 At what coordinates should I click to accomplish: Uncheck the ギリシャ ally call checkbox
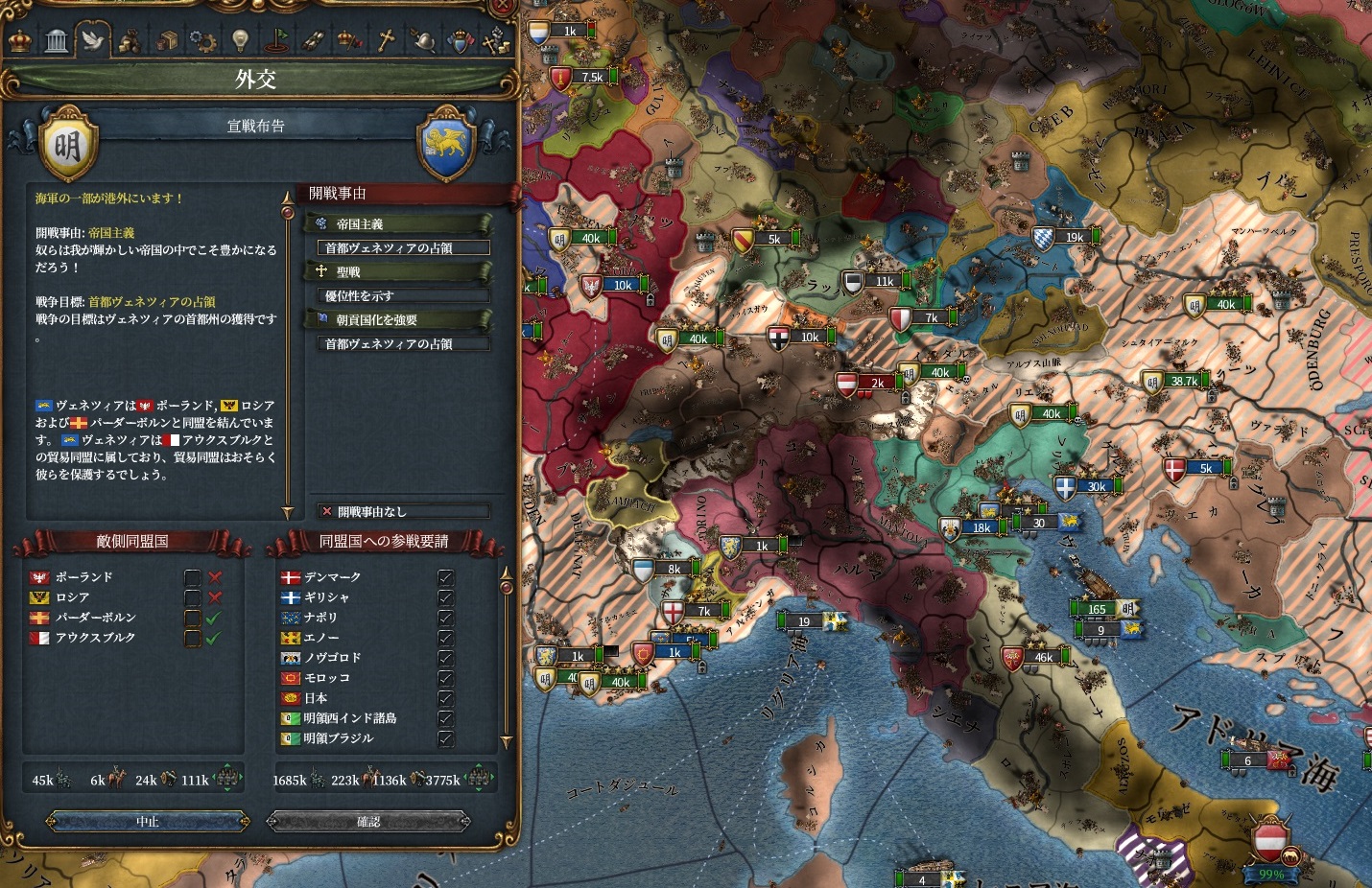tap(445, 597)
